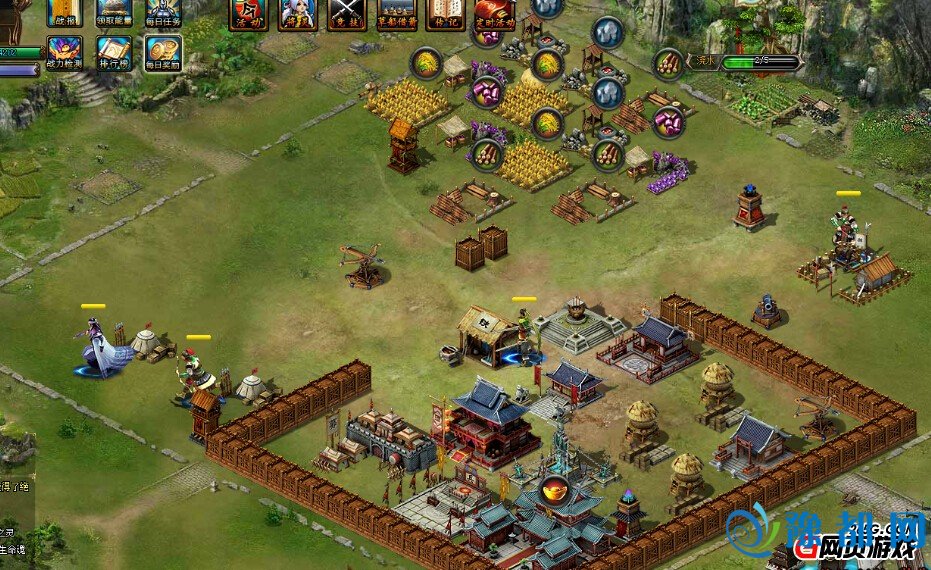931x570 pixels.
Task: Open the 战报 battle report
Action: [x=65, y=12]
